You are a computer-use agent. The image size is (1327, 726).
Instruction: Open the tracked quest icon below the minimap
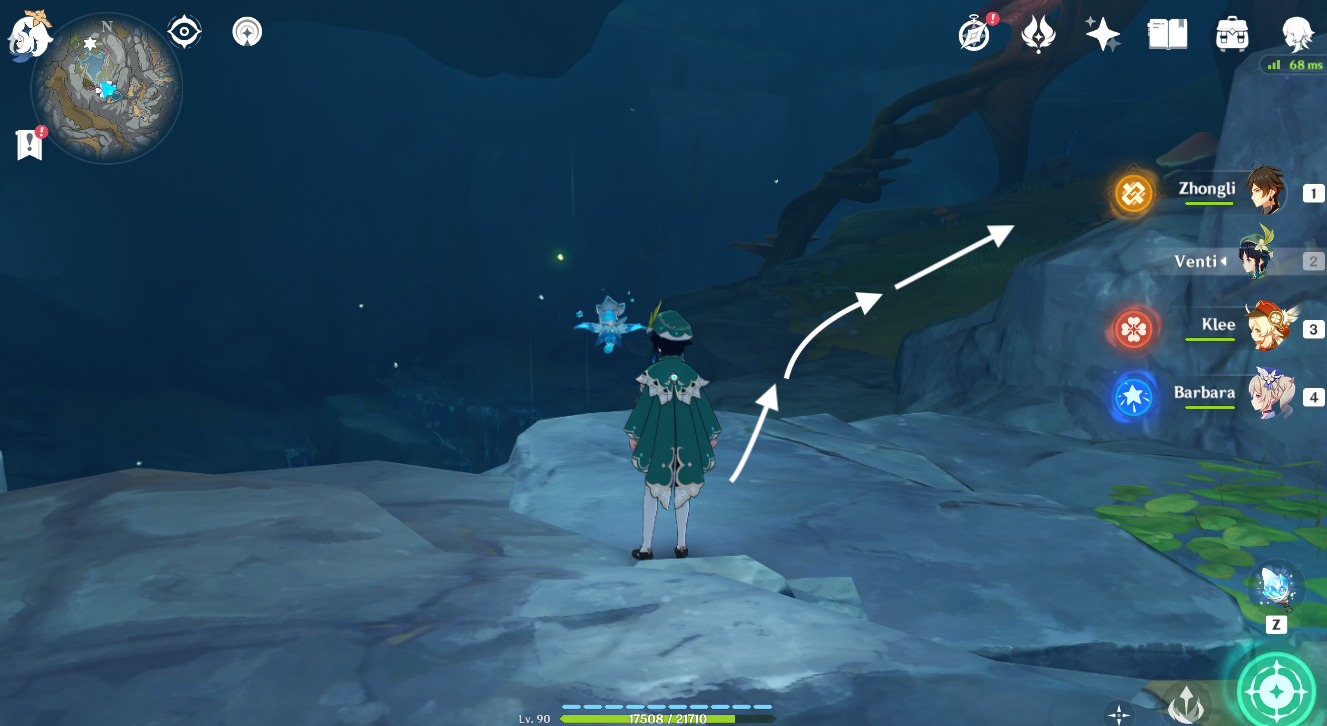click(x=28, y=143)
